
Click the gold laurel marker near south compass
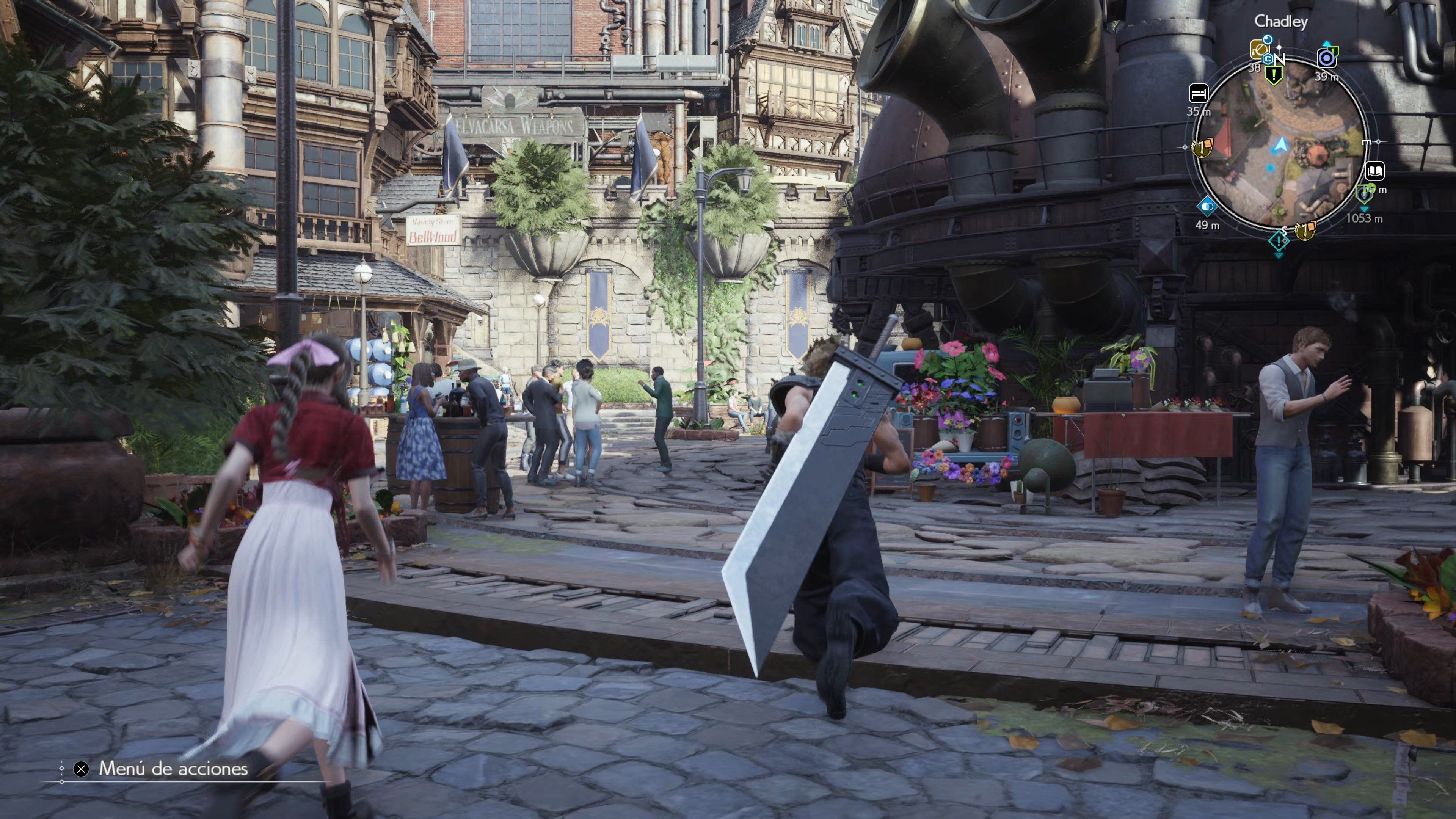tap(1305, 230)
